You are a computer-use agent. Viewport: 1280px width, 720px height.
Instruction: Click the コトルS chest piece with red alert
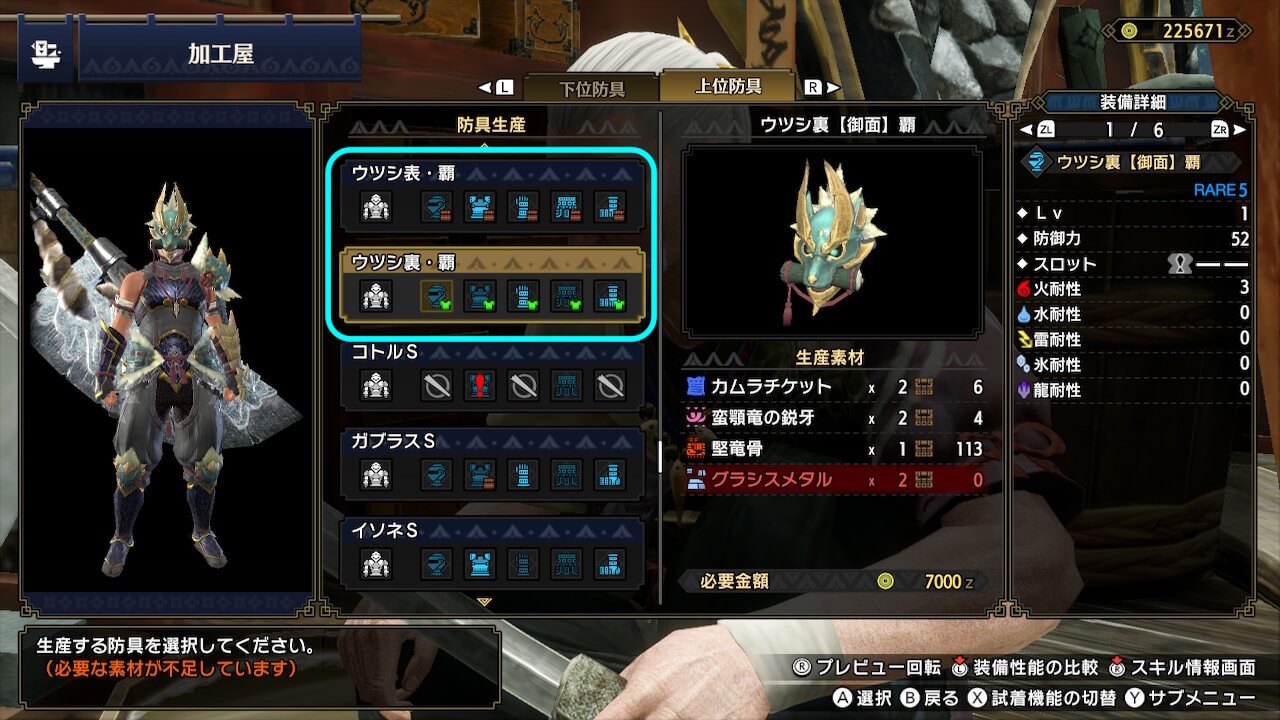tap(479, 386)
